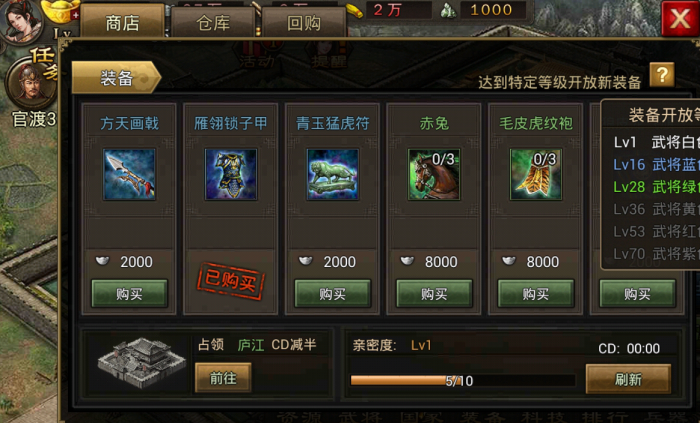This screenshot has height=423, width=700.
Task: Select the 雁翎锁子甲 armor icon
Action: coord(231,174)
